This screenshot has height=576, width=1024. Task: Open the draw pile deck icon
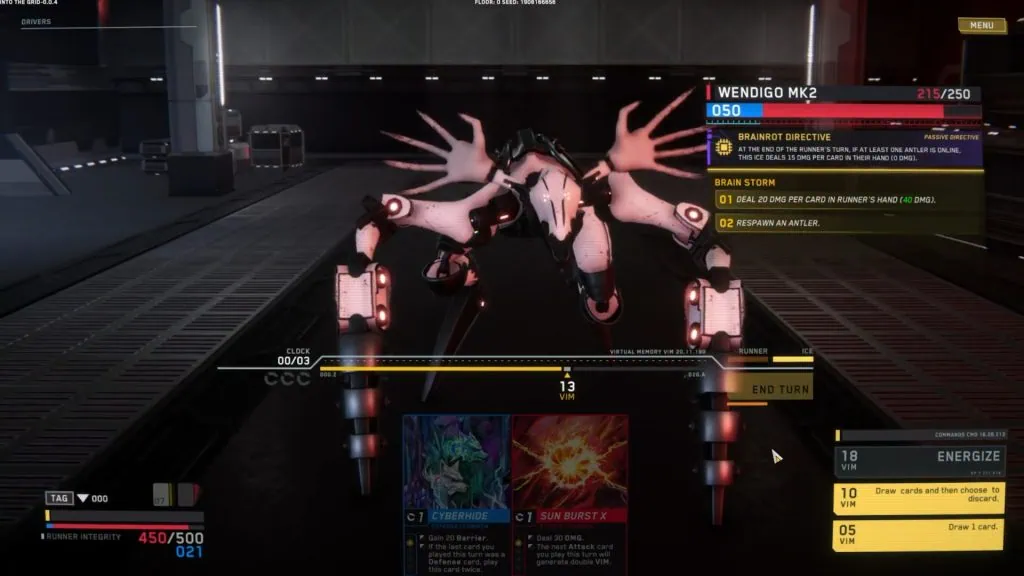pos(160,495)
